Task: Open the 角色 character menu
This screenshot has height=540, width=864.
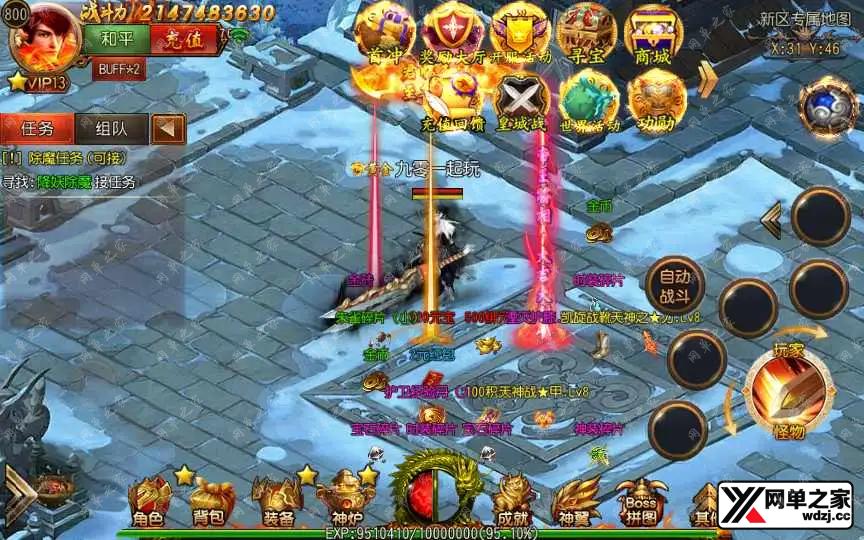Action: [148, 500]
